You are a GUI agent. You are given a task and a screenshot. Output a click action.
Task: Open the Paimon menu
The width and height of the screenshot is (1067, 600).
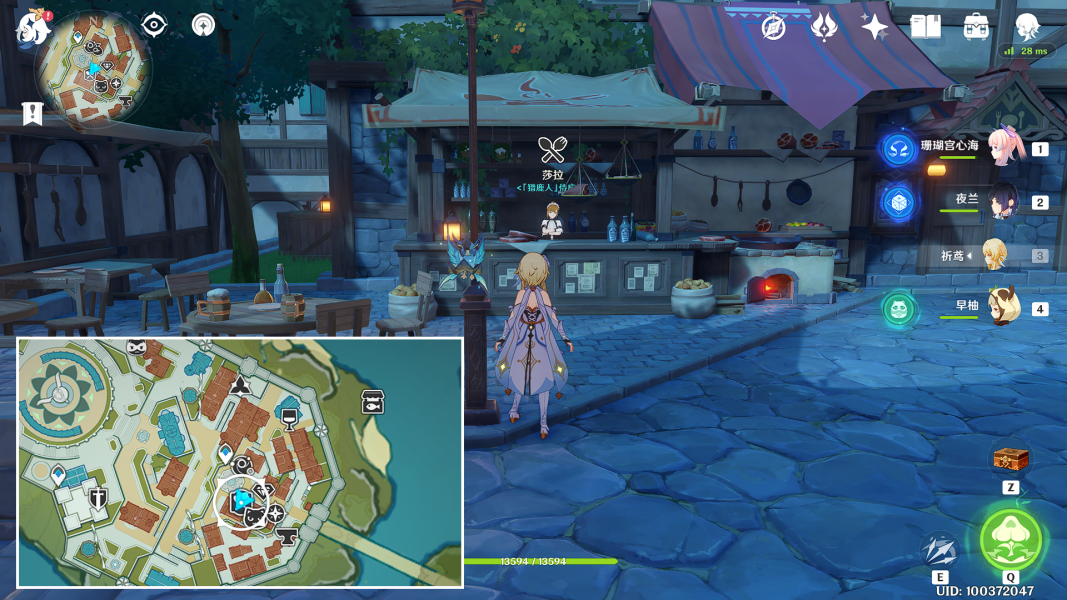[x=33, y=27]
